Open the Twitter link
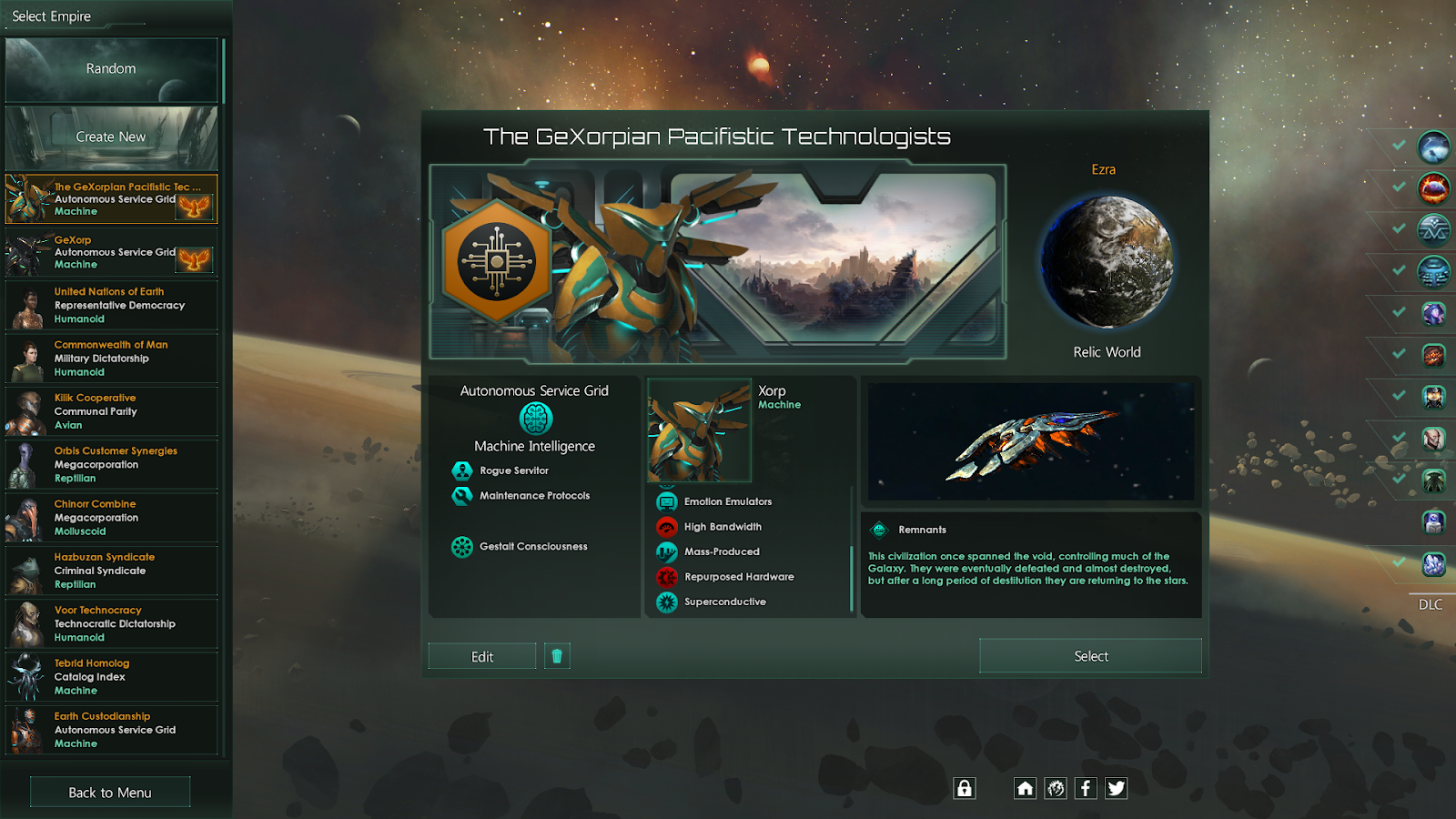Viewport: 1456px width, 819px height. coord(1116,788)
